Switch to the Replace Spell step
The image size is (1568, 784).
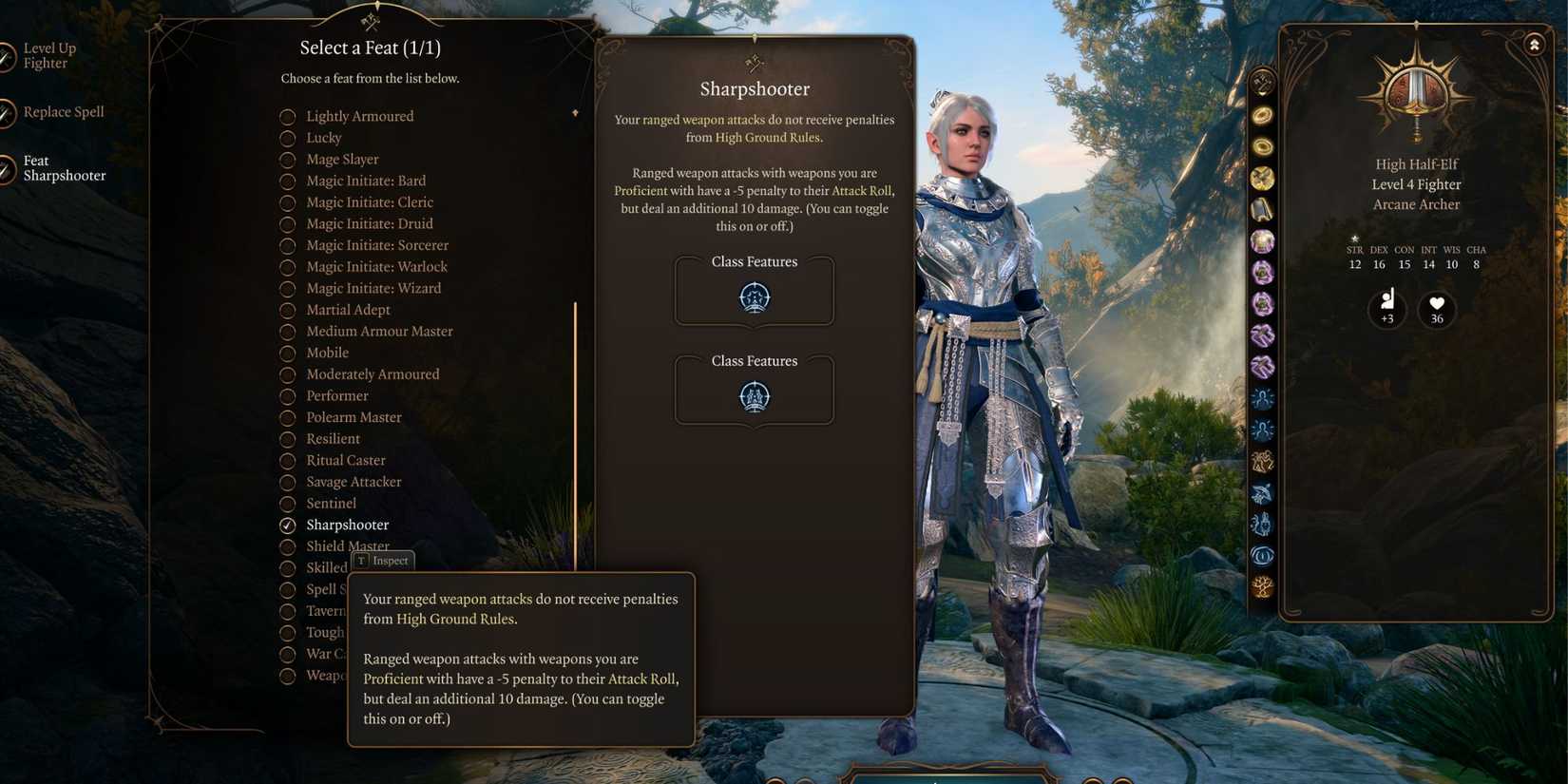pyautogui.click(x=63, y=111)
